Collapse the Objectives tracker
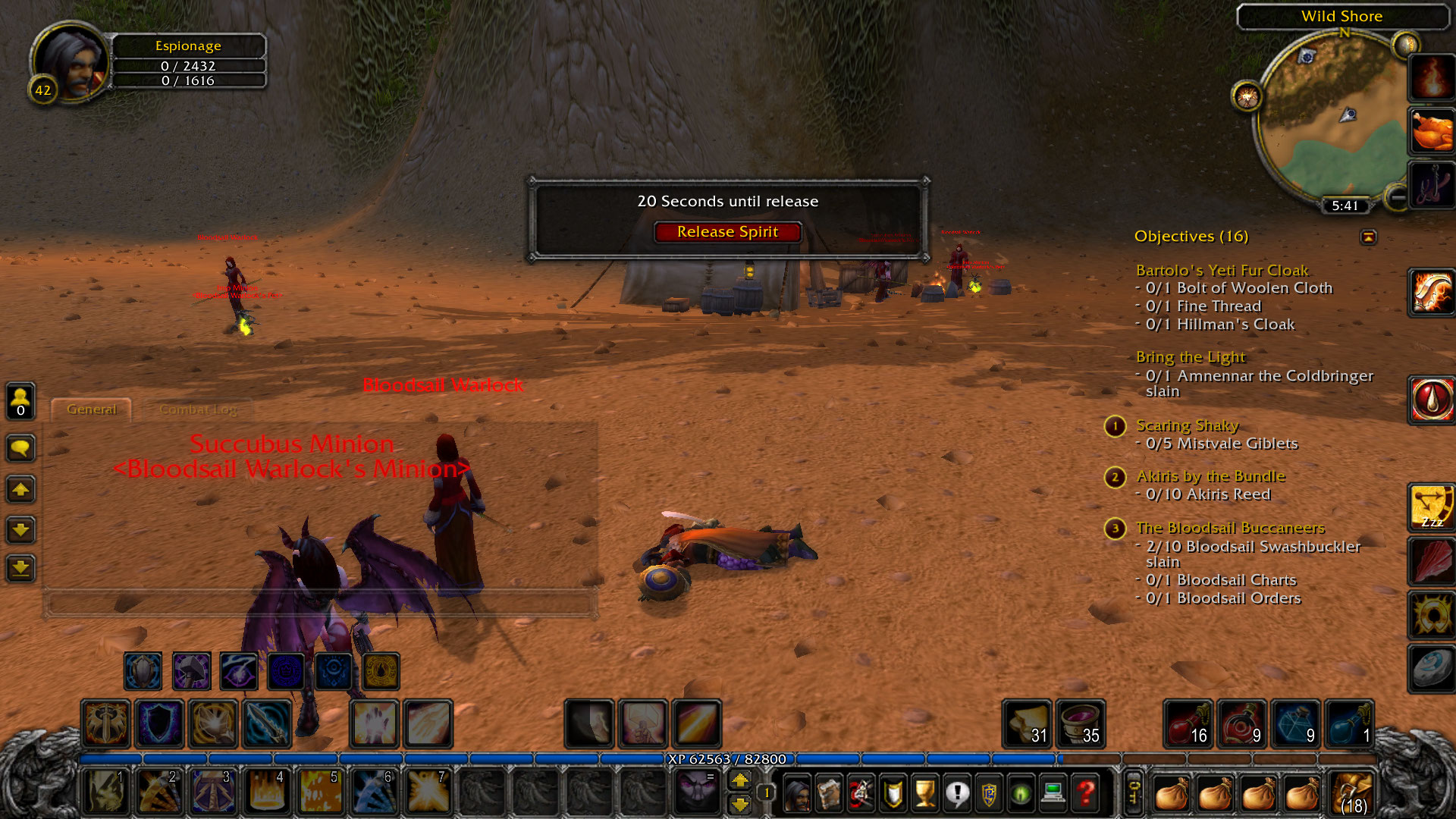Image resolution: width=1456 pixels, height=819 pixels. coord(1368,237)
